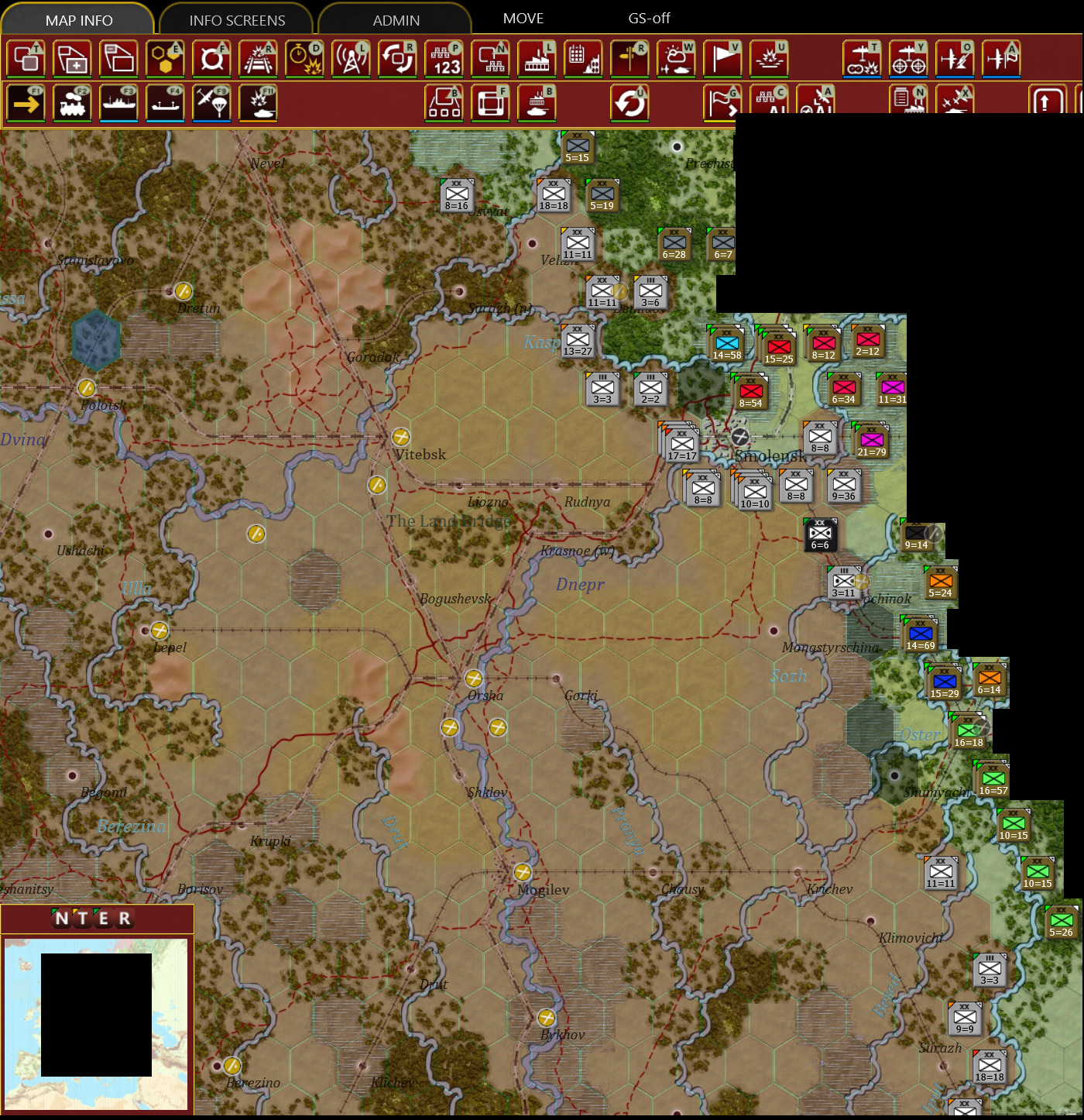Viewport: 1084px width, 1120px height.
Task: Select ship transport mode (F3 icon)
Action: (120, 102)
